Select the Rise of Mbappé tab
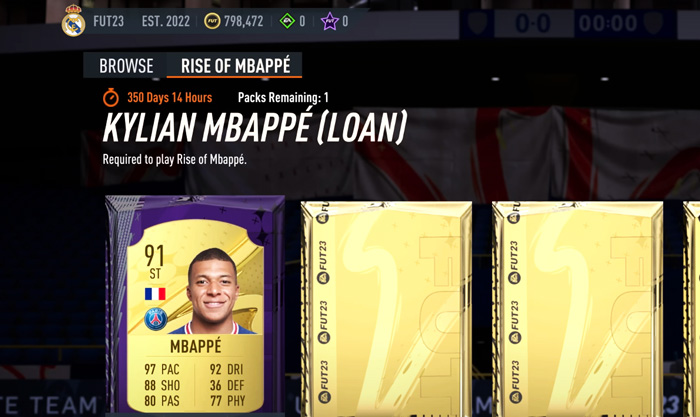Image resolution: width=700 pixels, height=417 pixels. click(235, 67)
